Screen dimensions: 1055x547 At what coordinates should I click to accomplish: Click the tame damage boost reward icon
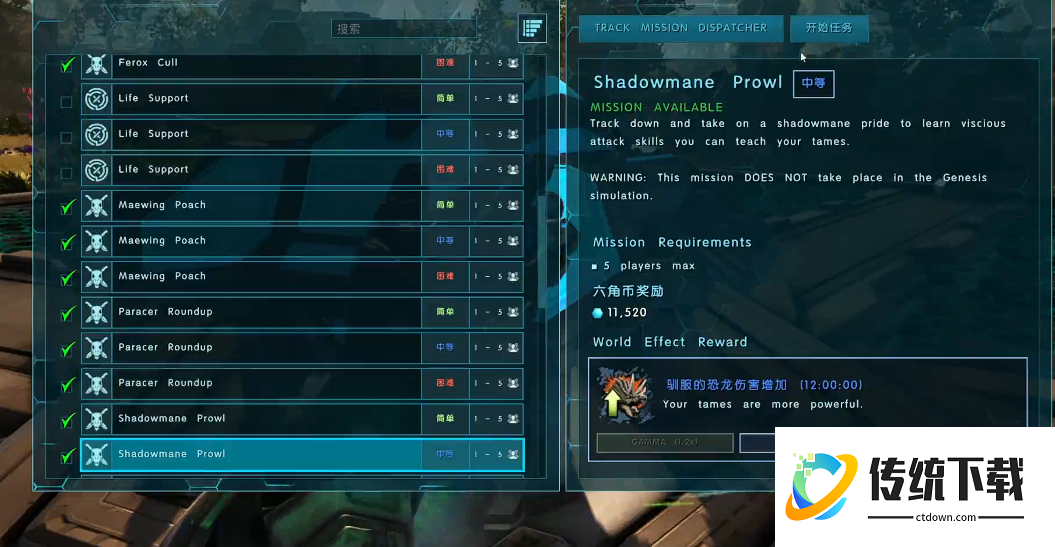[x=620, y=393]
